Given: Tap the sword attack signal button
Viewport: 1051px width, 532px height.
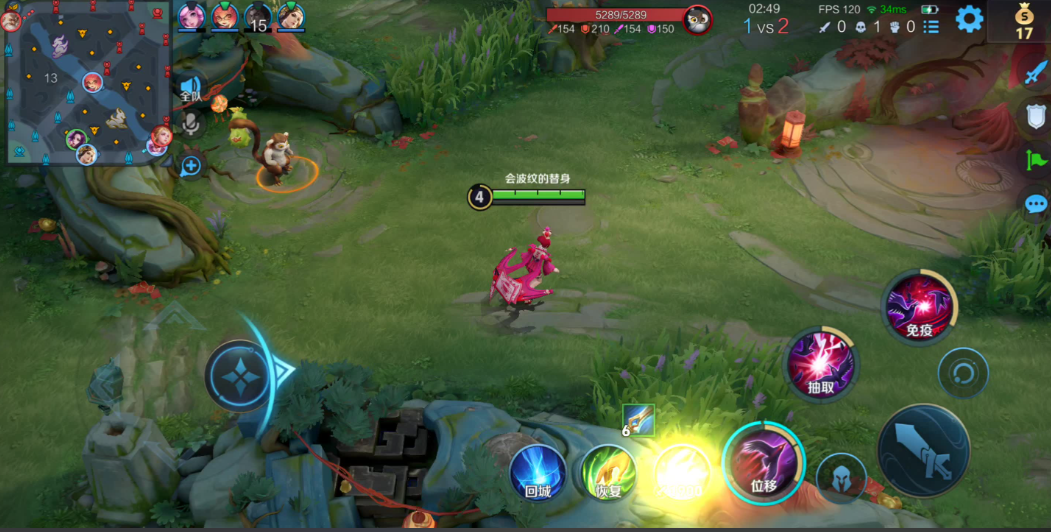Looking at the screenshot, I should tap(1034, 71).
